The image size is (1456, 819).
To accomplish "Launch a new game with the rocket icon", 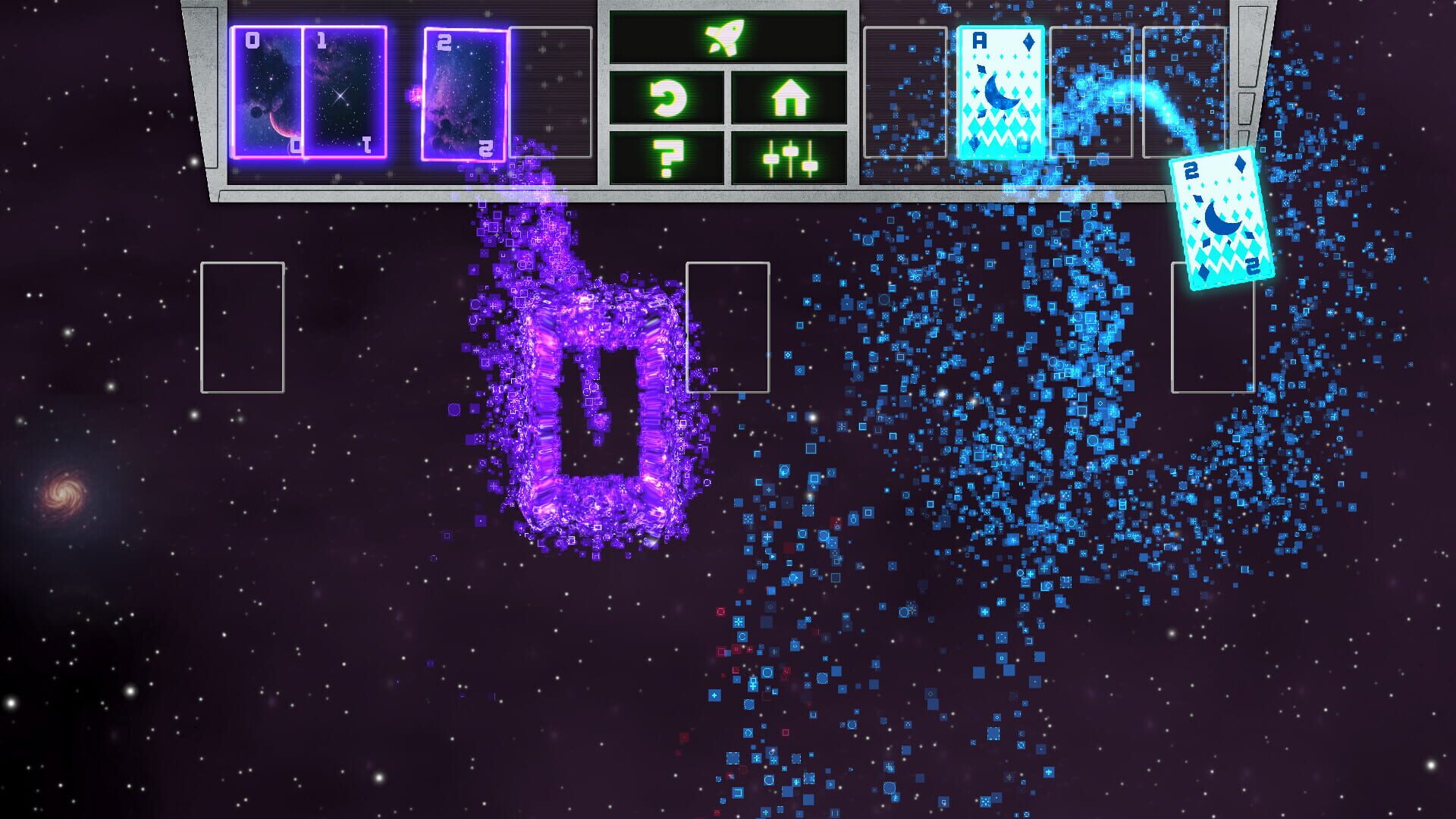I will [724, 34].
